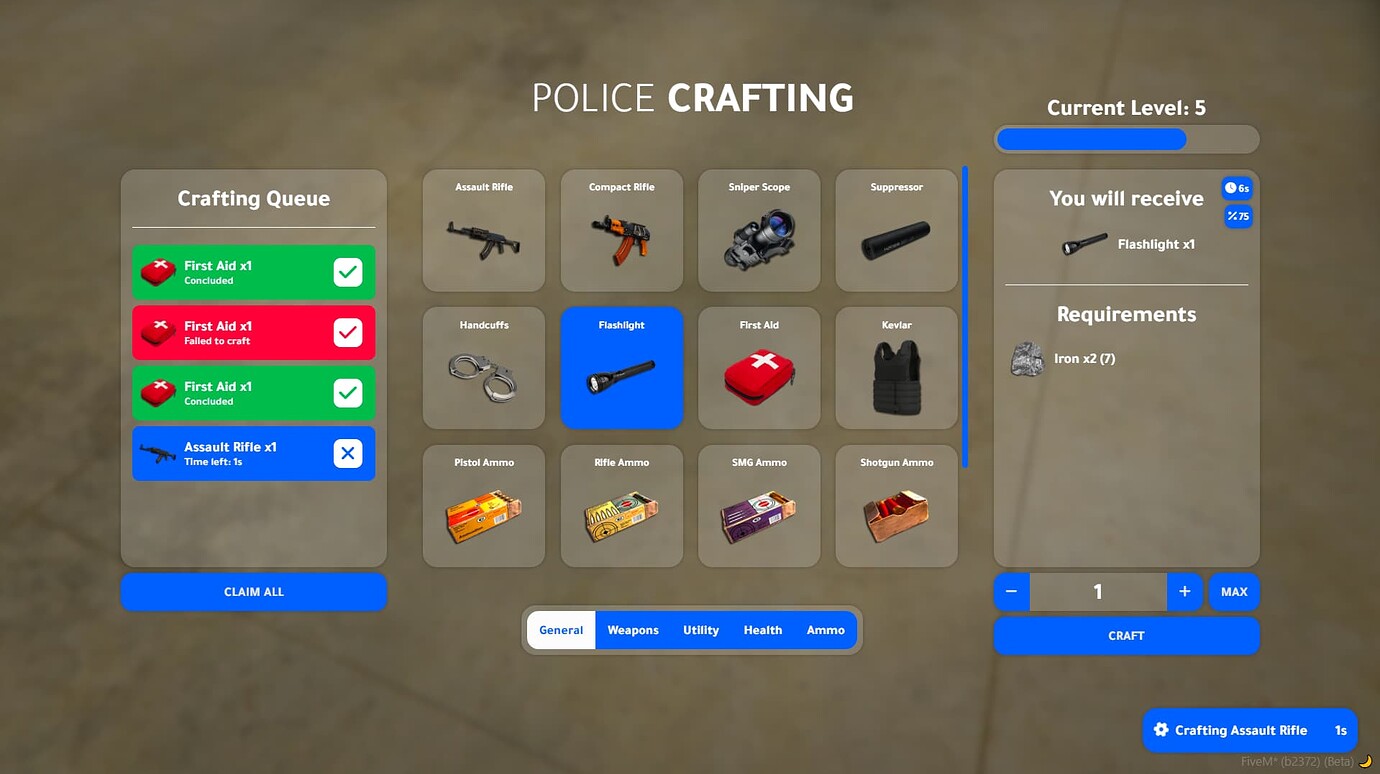Select the Suppressor item
The width and height of the screenshot is (1380, 774).
[x=895, y=230]
